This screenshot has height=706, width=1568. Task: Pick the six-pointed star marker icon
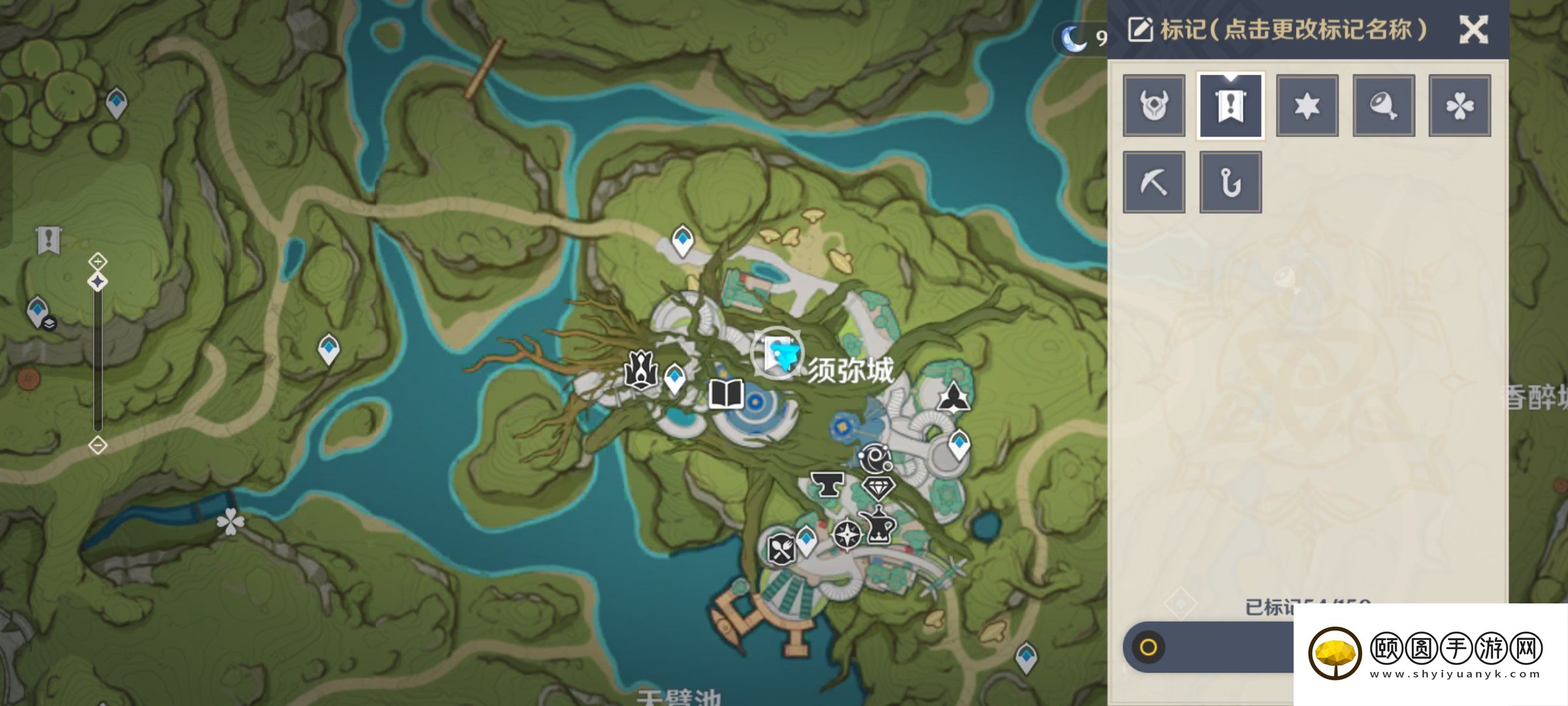click(x=1307, y=105)
